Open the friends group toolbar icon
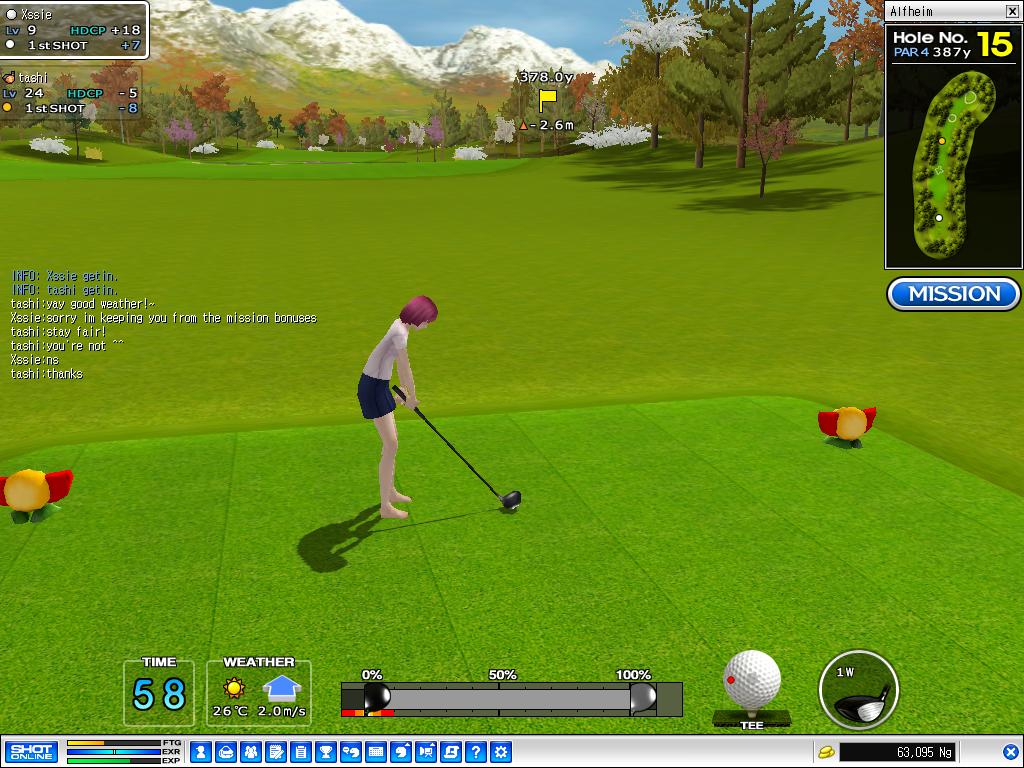Image resolution: width=1024 pixels, height=768 pixels. 250,751
